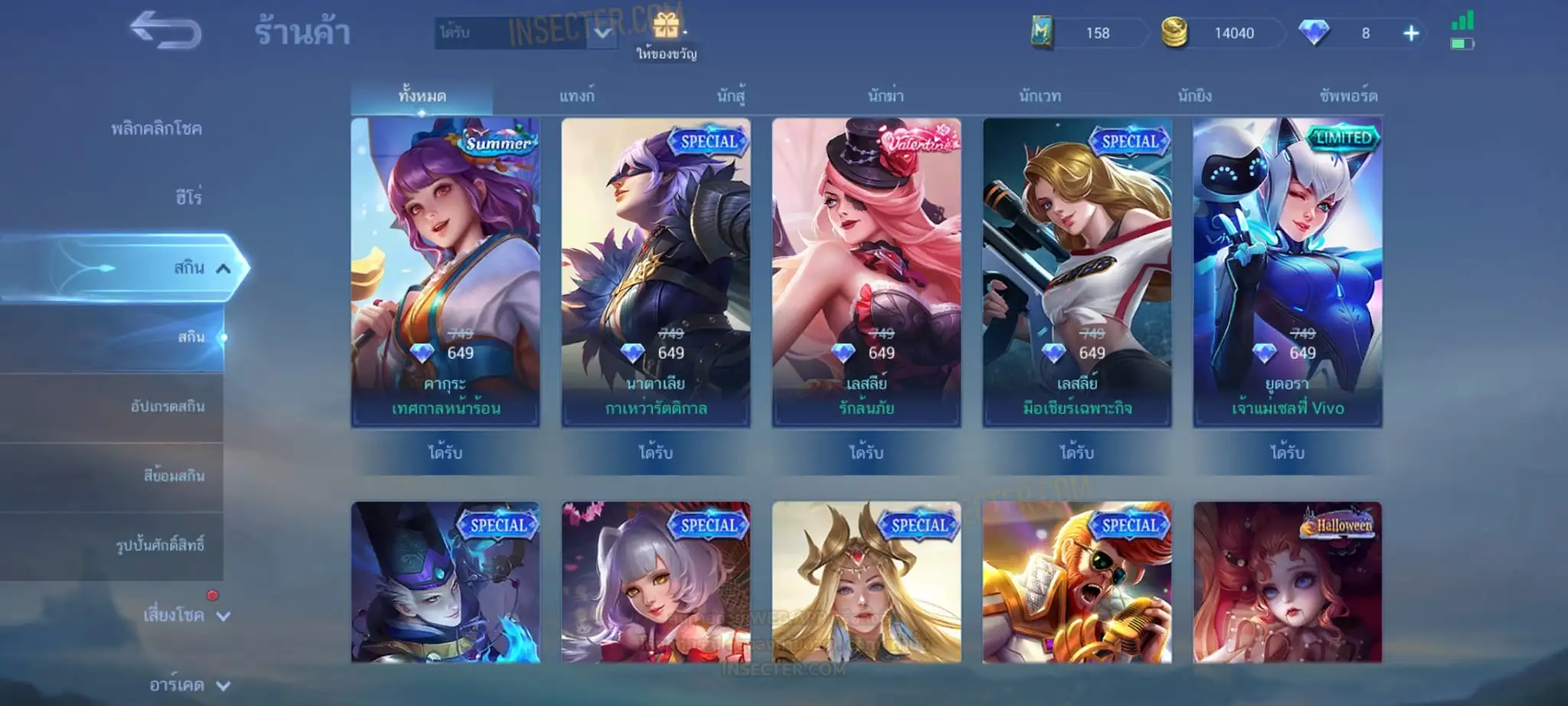This screenshot has width=1568, height=706.
Task: Switch to the นักสู้ tab
Action: 731,96
